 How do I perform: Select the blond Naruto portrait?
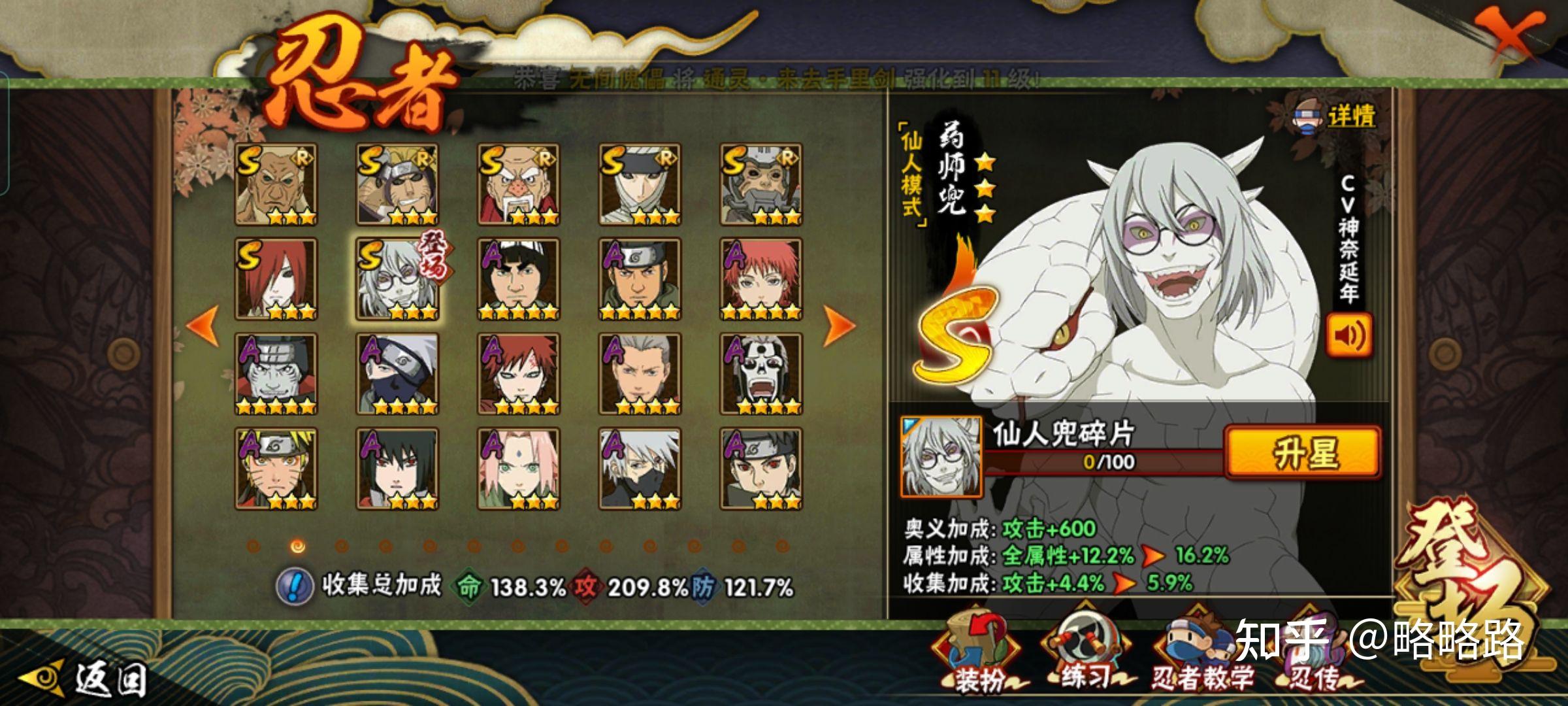coord(276,469)
